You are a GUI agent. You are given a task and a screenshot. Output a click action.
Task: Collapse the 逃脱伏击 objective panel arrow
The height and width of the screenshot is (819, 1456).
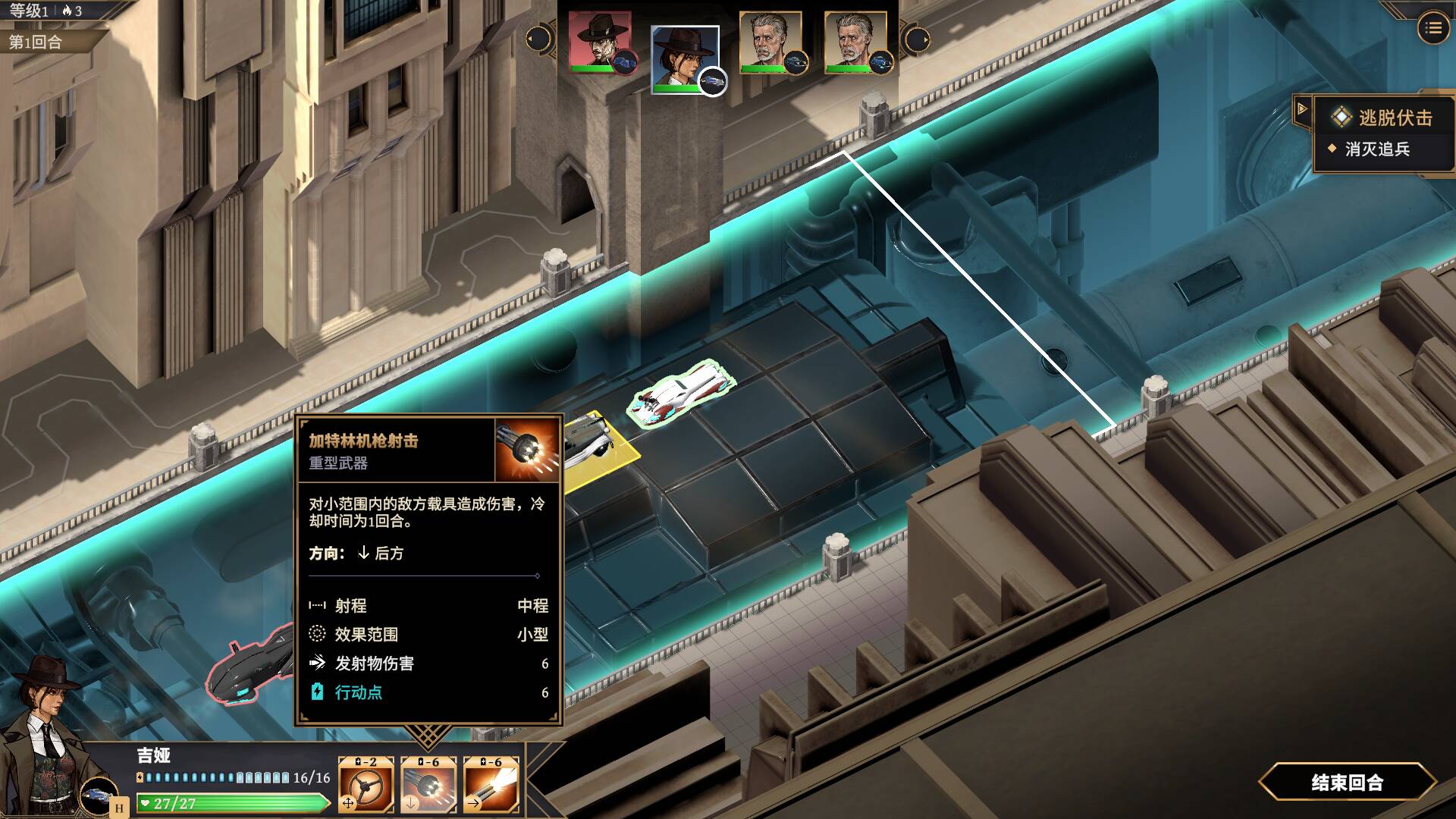pyautogui.click(x=1302, y=109)
